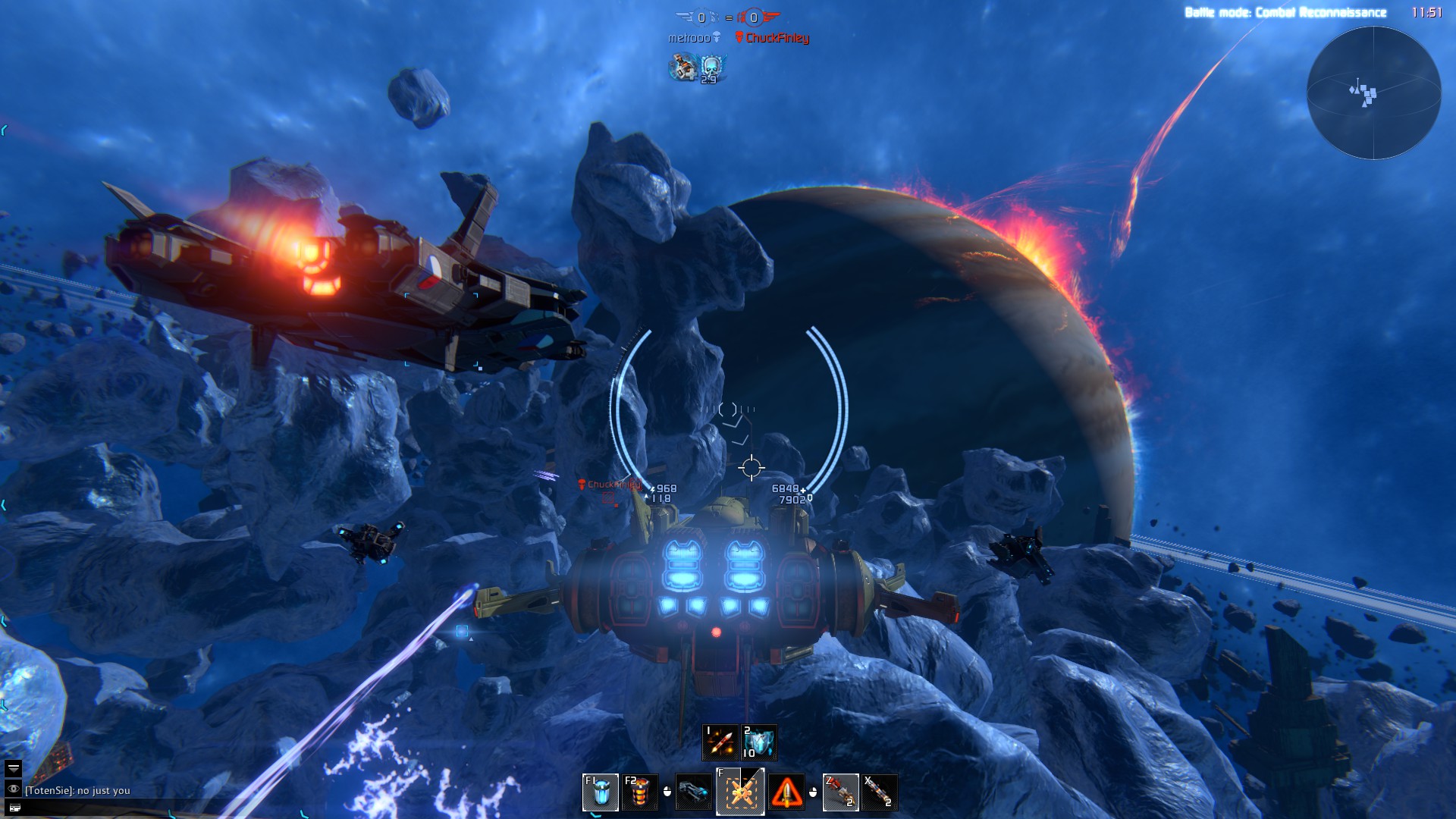Select the main gun weapon slot

[x=693, y=792]
